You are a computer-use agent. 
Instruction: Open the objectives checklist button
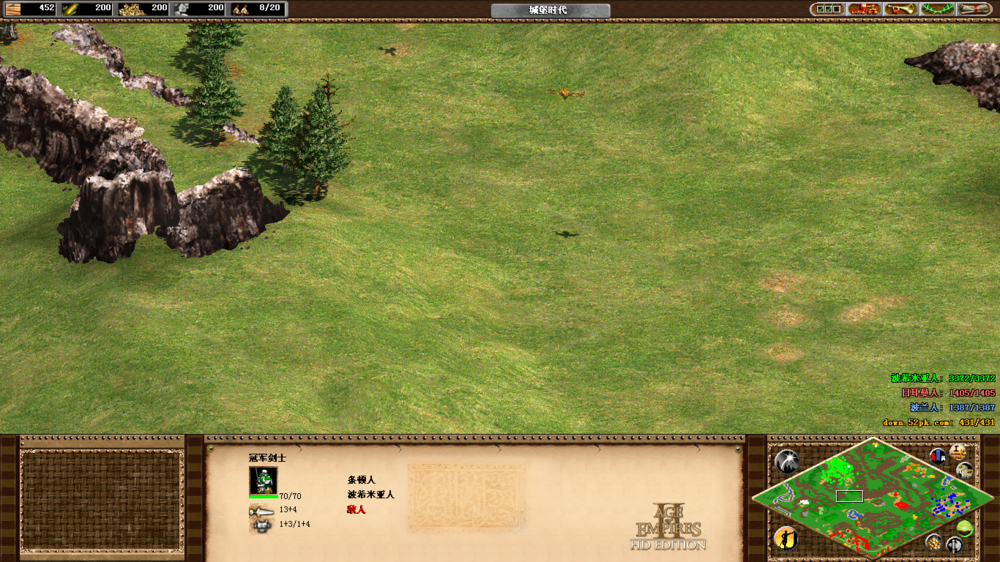tap(828, 9)
